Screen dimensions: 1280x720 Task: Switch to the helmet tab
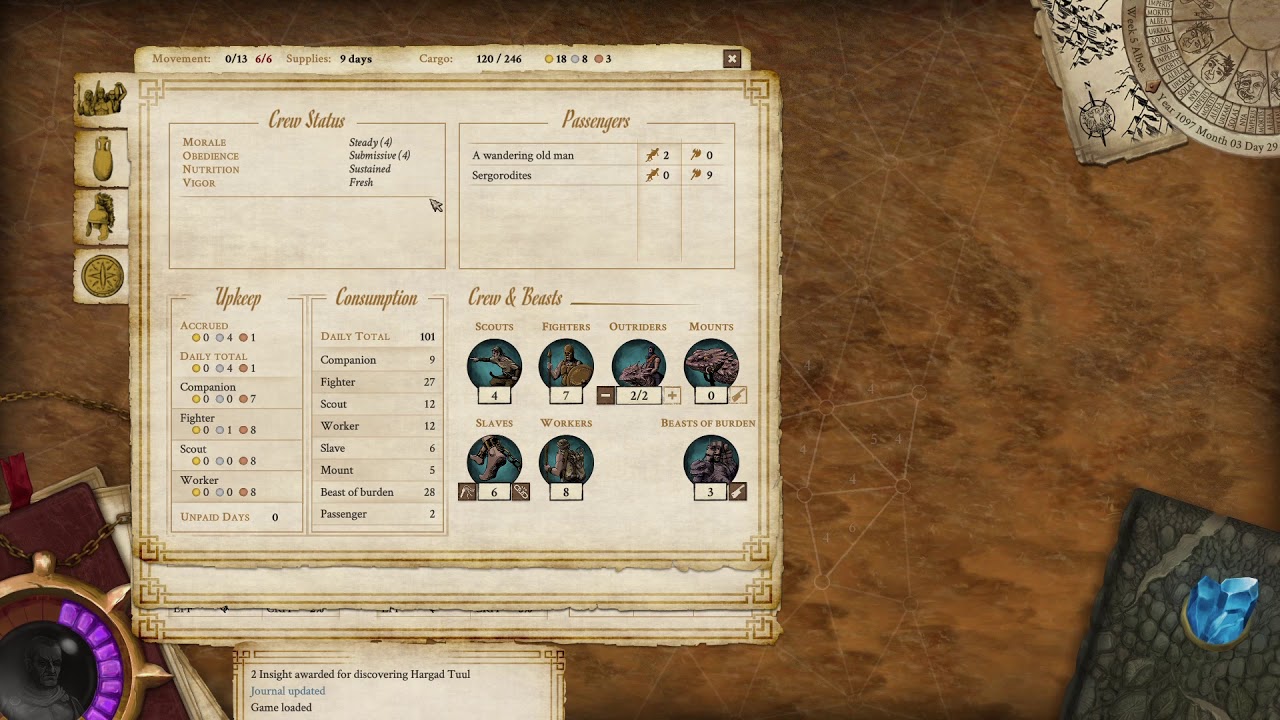coord(102,217)
